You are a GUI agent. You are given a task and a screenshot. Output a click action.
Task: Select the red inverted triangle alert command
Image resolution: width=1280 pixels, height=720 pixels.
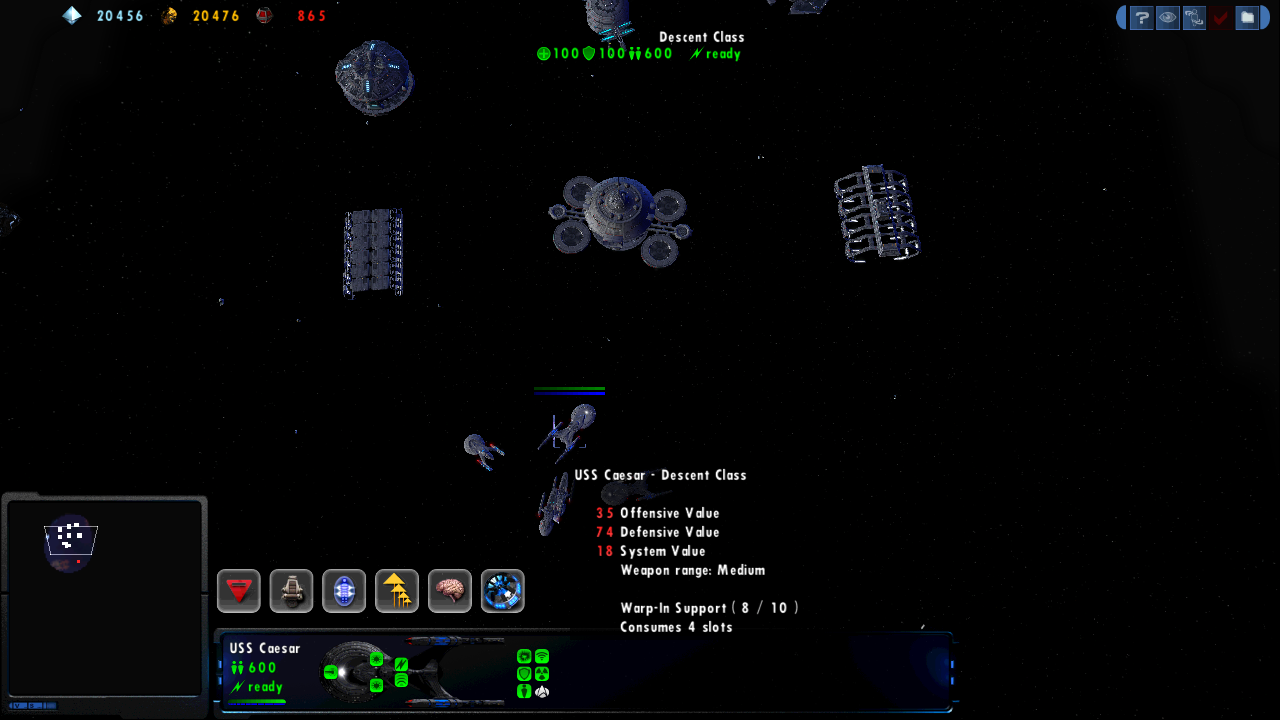[239, 591]
